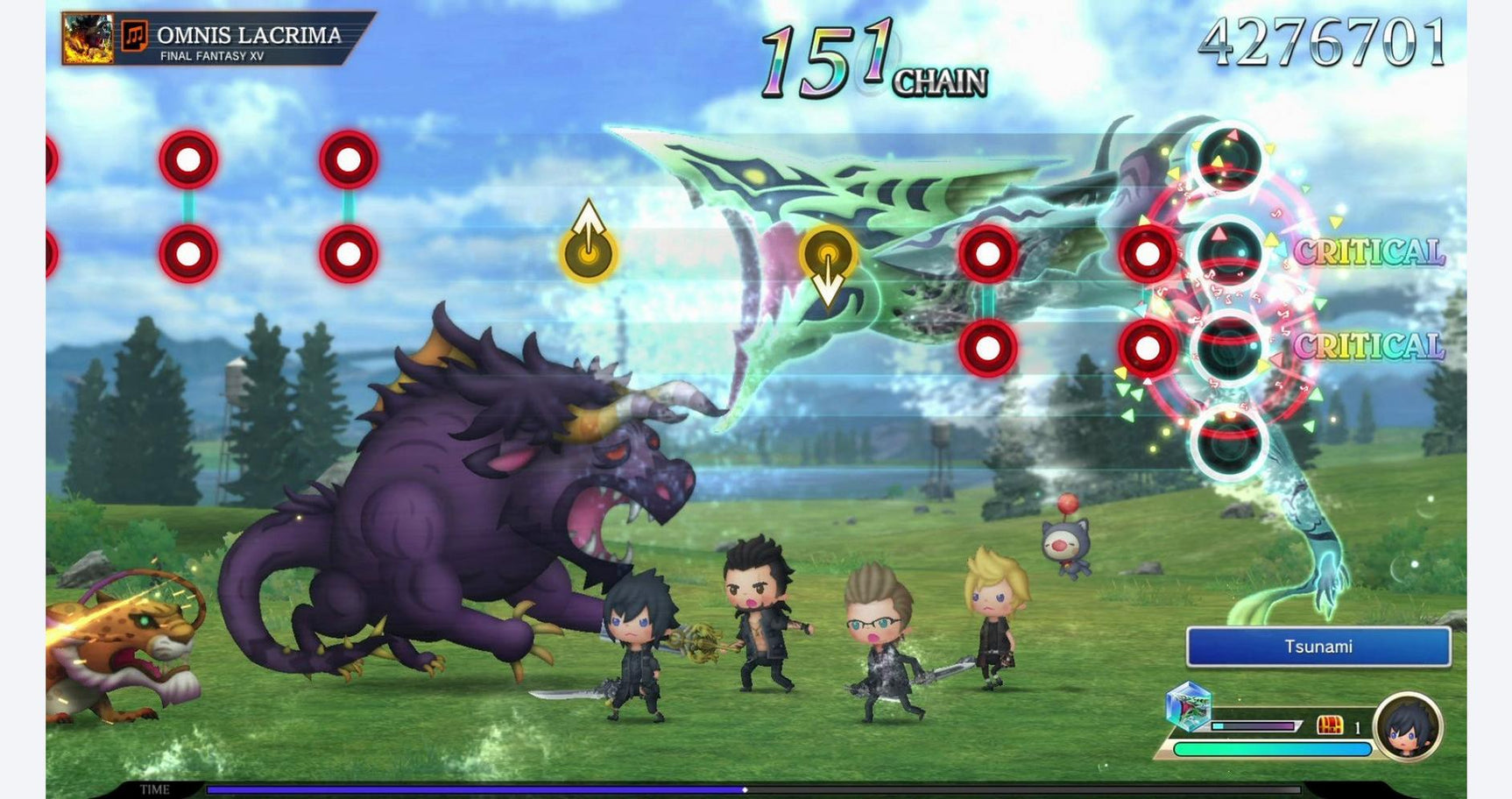Image resolution: width=1512 pixels, height=799 pixels.
Task: Select the Noctis party leader portrait
Action: click(x=1408, y=727)
